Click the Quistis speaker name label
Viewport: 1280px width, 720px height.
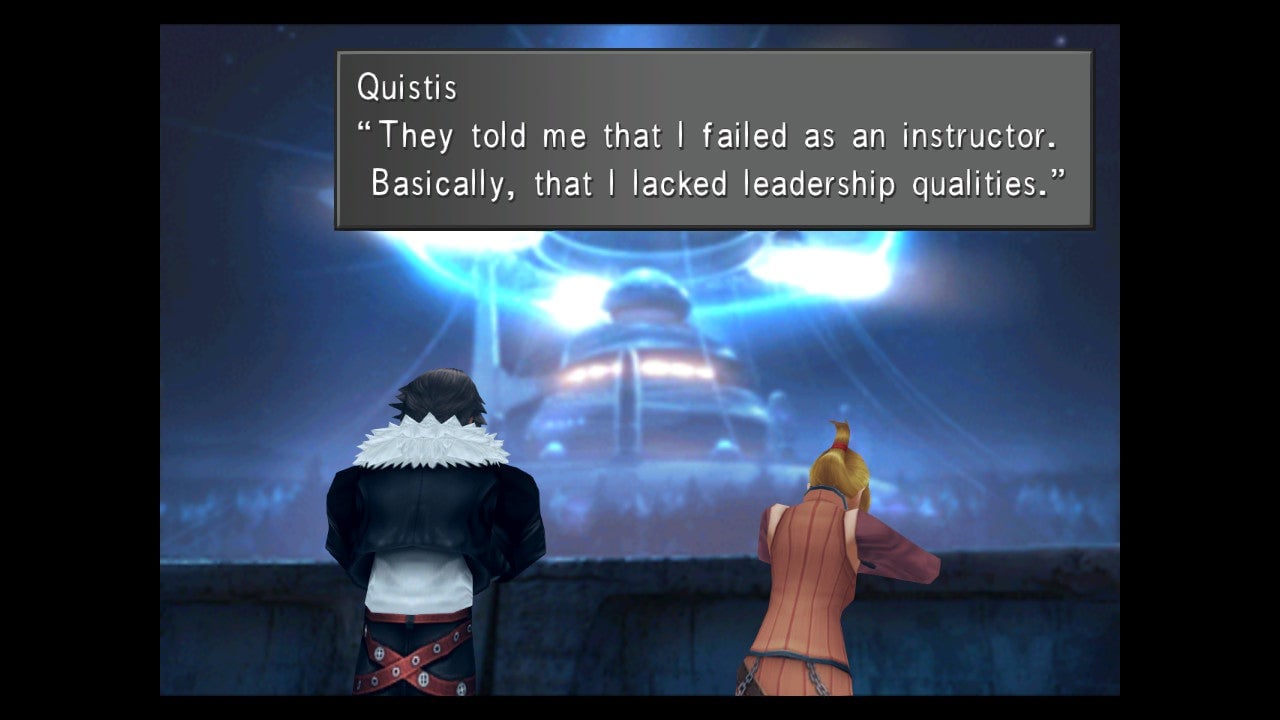point(407,88)
